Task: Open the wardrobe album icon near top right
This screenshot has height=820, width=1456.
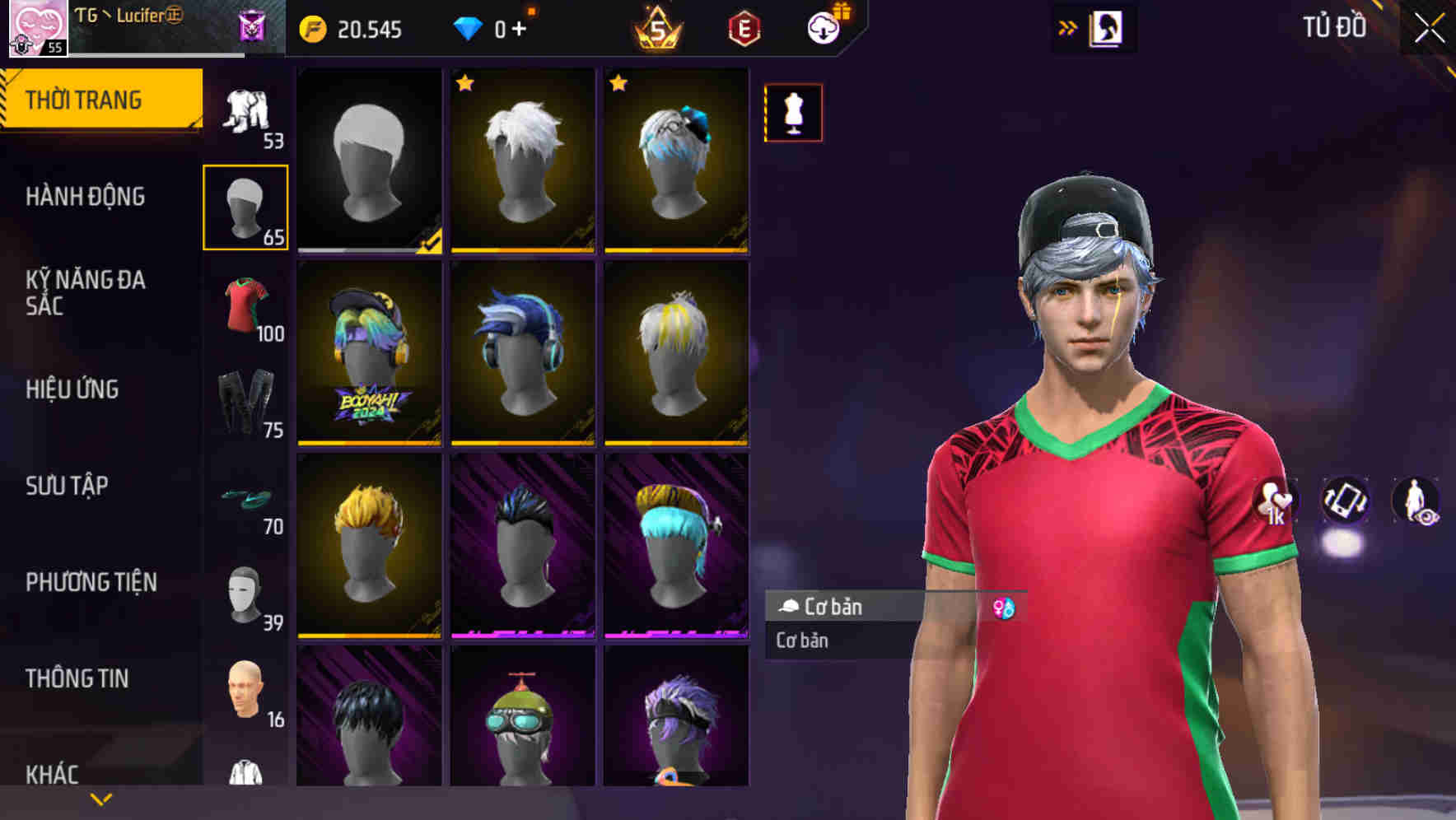Action: point(1104,27)
